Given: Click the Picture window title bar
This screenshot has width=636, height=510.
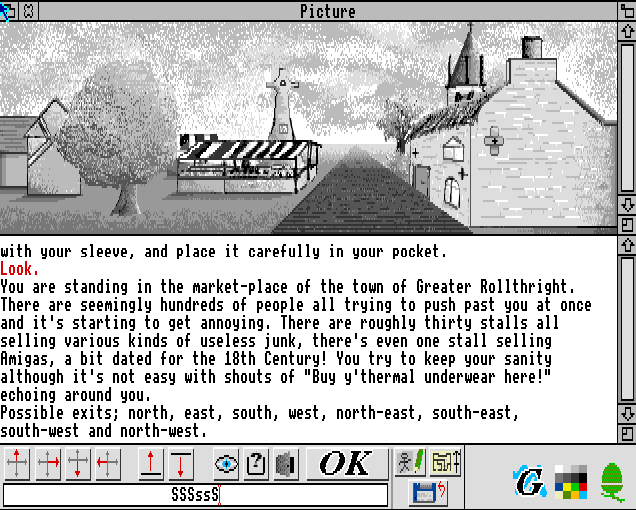Looking at the screenshot, I should (x=327, y=11).
